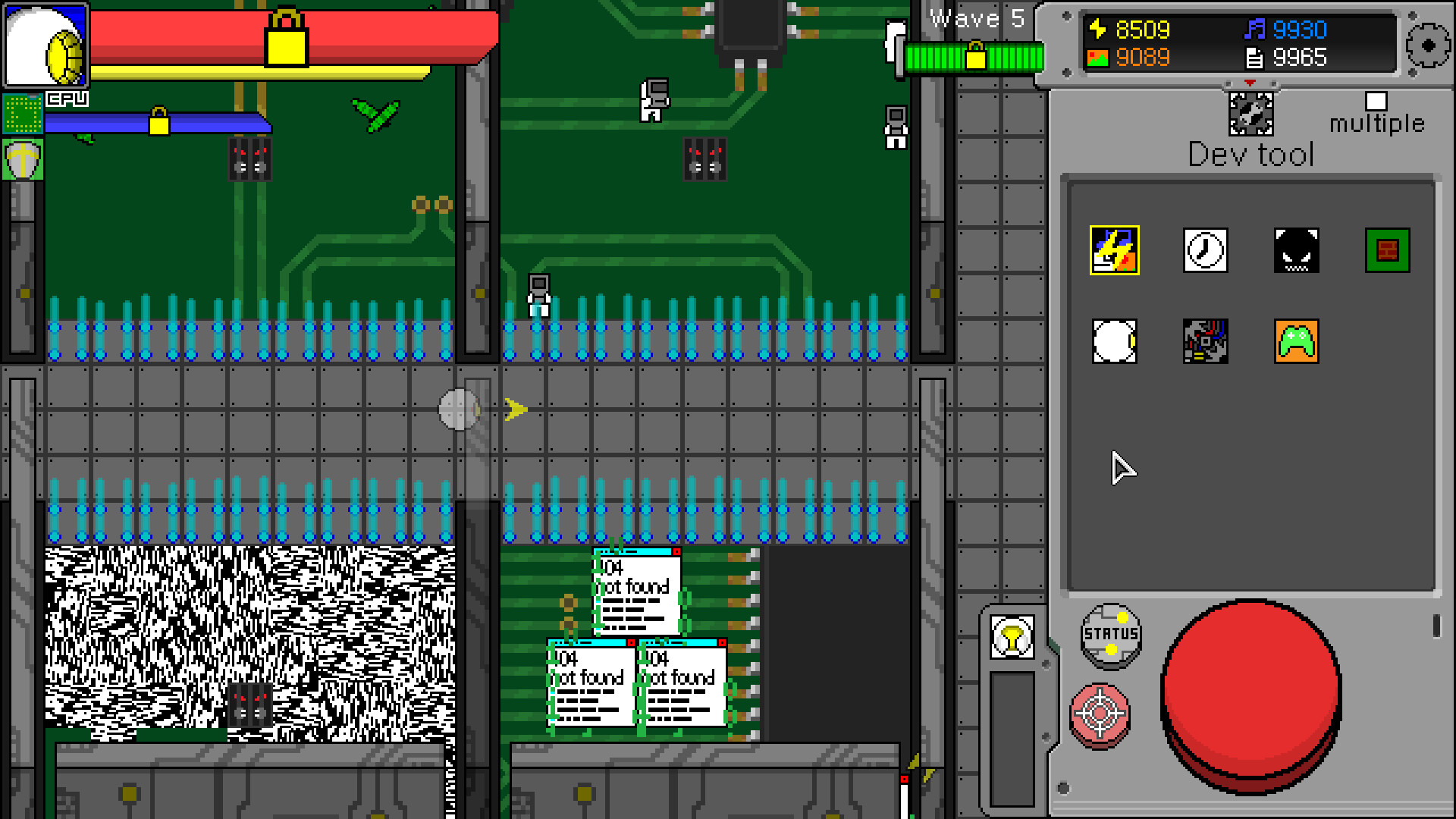The height and width of the screenshot is (819, 1456).
Task: Select the black demon face icon
Action: coord(1296,250)
